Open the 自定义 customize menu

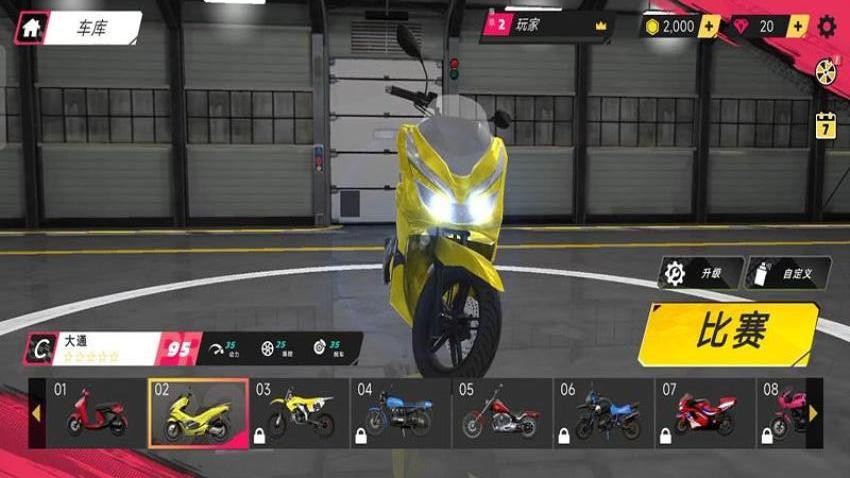[x=787, y=273]
